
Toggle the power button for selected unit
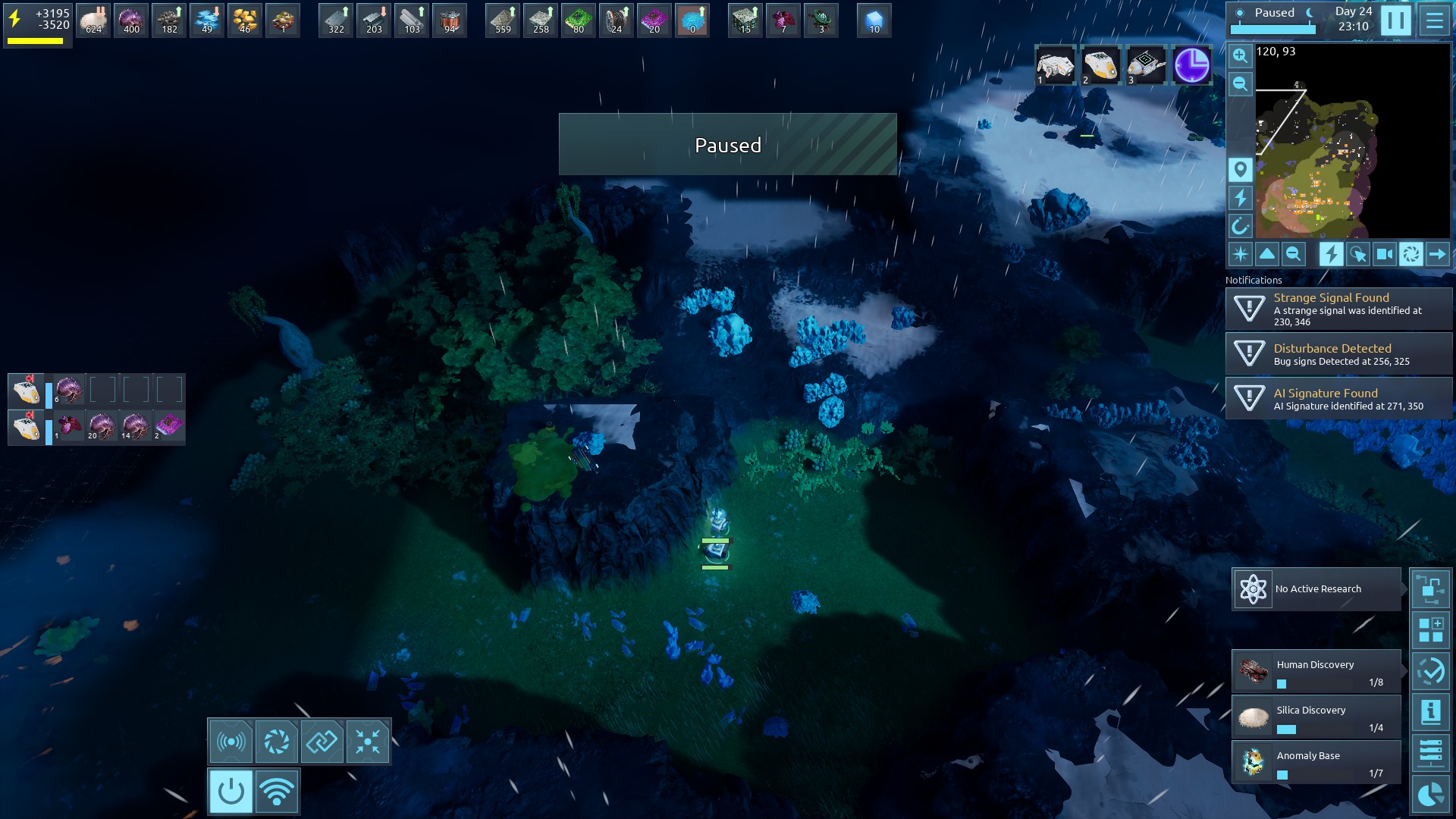[x=231, y=792]
